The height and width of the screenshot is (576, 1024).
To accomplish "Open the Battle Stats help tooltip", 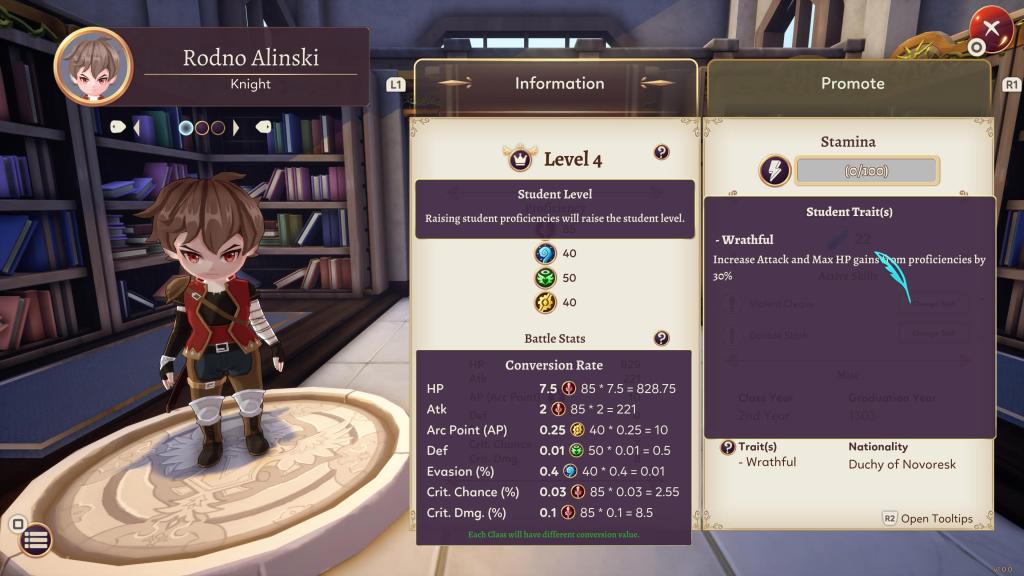I will coord(661,338).
